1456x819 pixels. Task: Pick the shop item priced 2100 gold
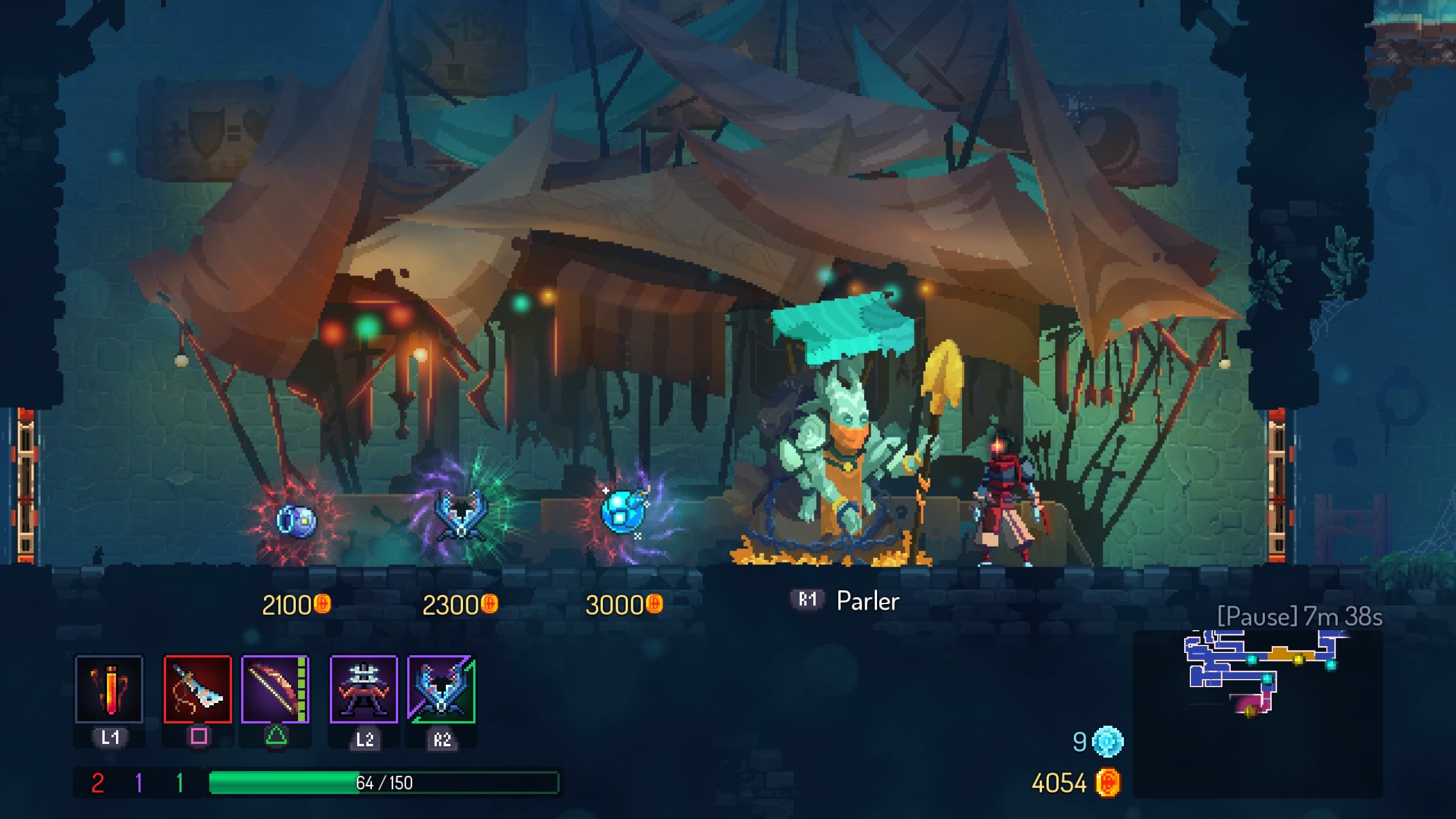296,520
